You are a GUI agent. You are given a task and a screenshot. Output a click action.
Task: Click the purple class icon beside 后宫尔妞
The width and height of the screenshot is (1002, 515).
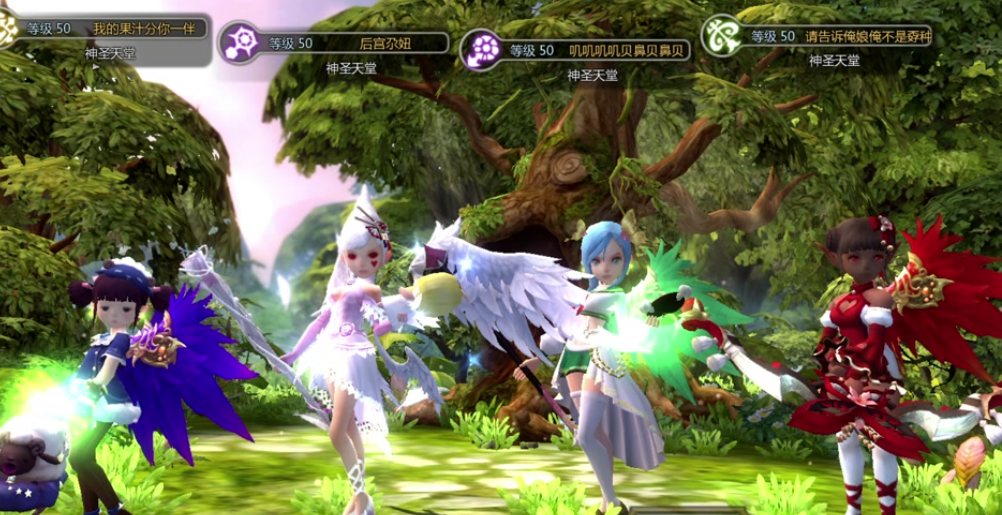click(239, 42)
